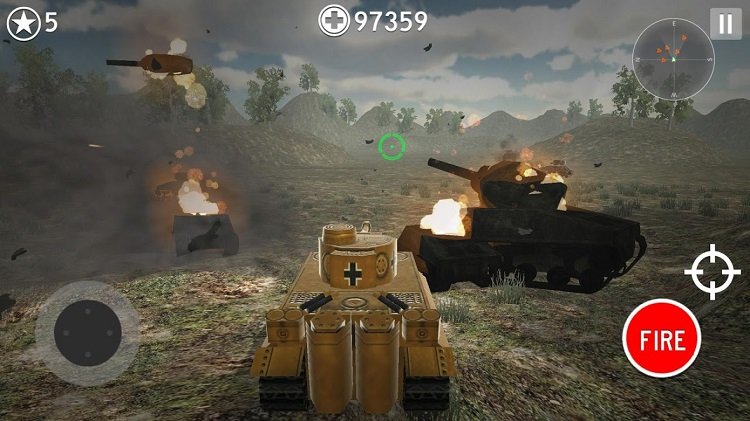This screenshot has width=750, height=421.
Task: Tap the red FIRE button
Action: (661, 339)
